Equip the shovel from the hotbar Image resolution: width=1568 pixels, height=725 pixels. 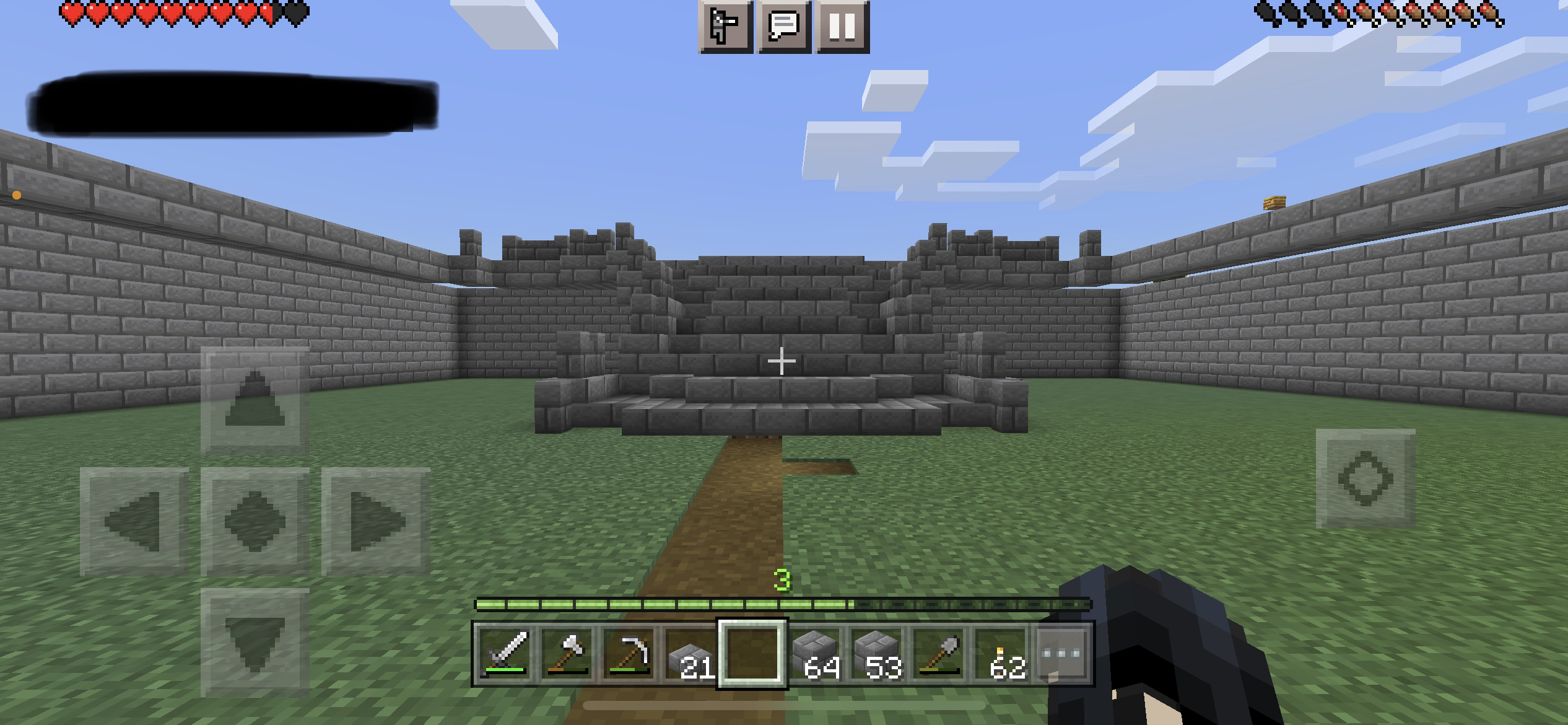click(939, 654)
